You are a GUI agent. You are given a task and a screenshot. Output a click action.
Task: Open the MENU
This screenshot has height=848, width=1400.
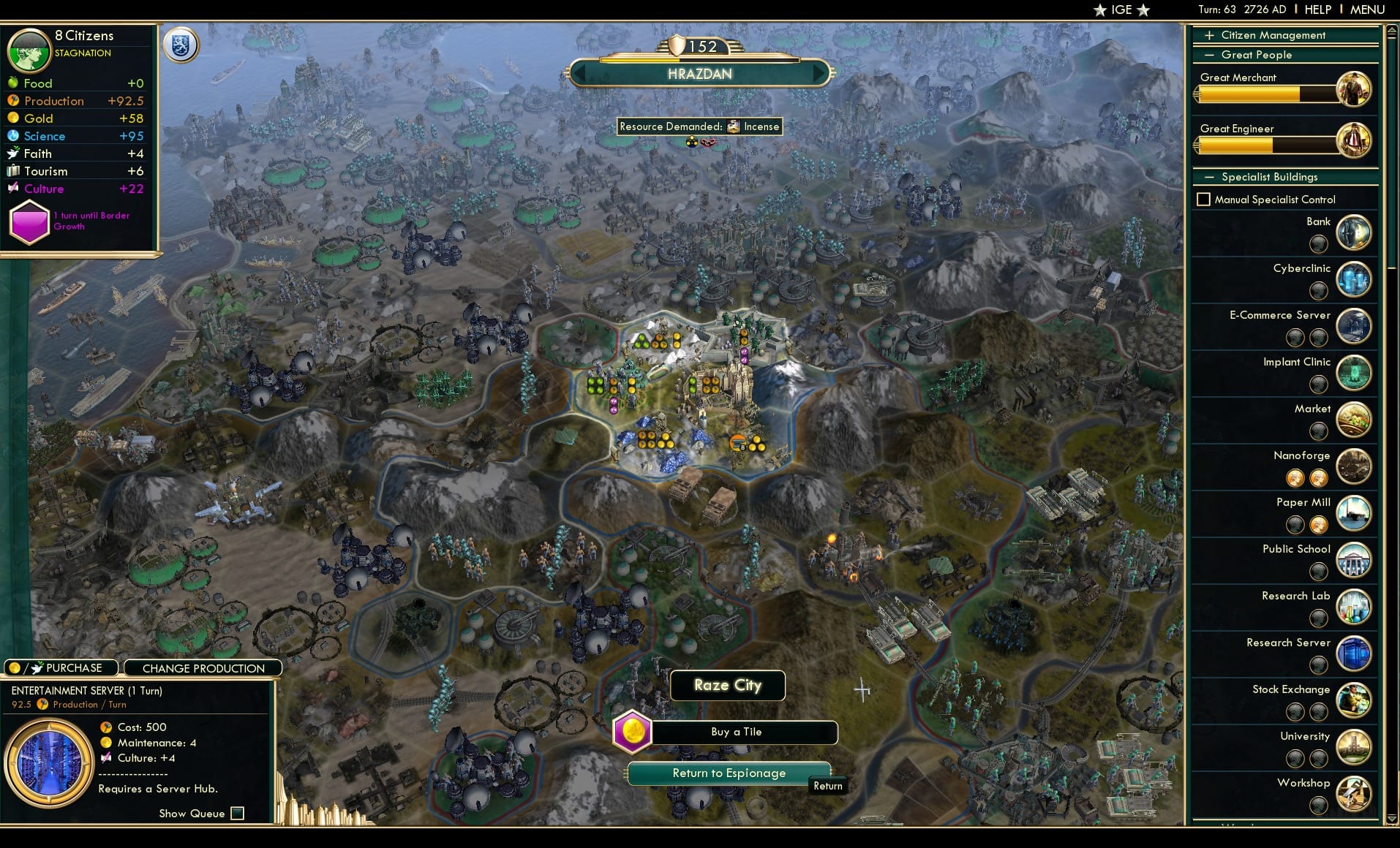(x=1366, y=10)
